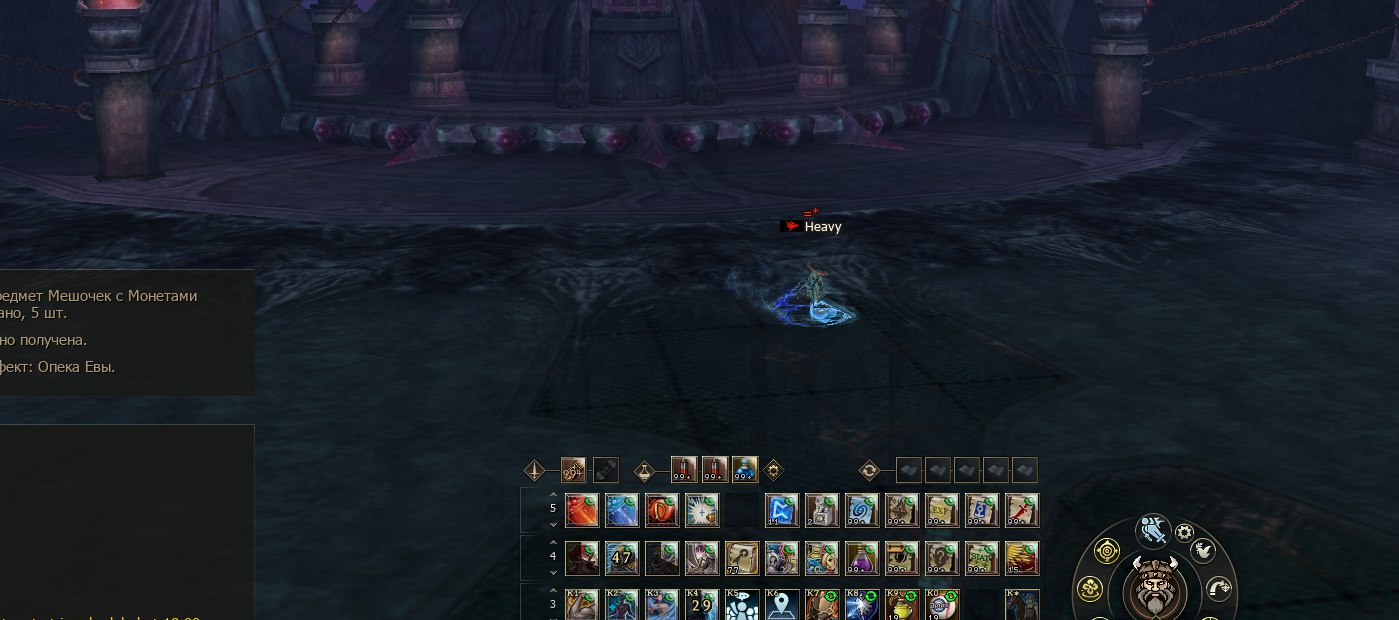Click the curved arrow target icon on the wheel
This screenshot has width=1399, height=620.
pyautogui.click(x=1218, y=588)
